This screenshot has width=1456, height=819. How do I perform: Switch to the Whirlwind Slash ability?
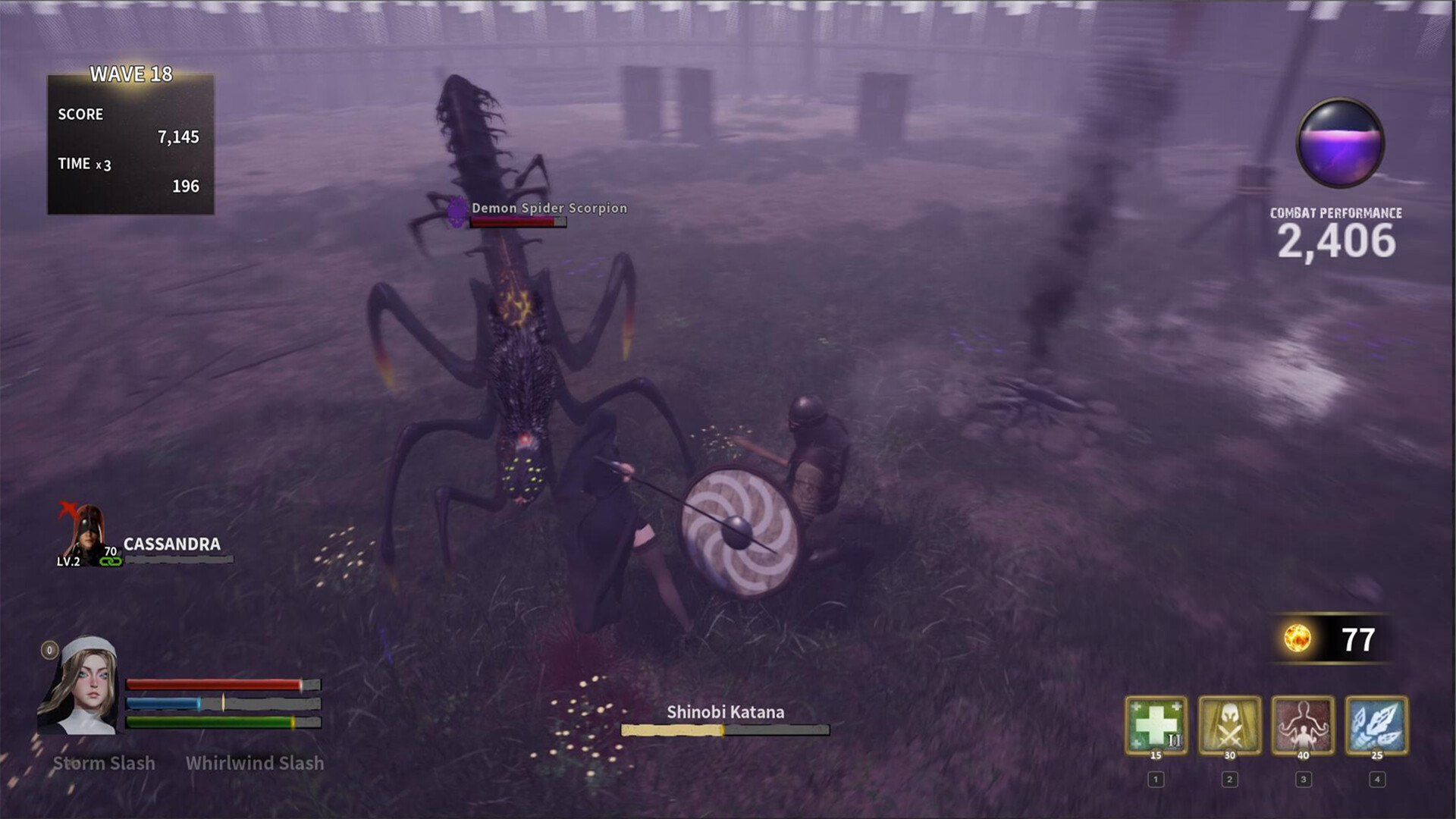(x=254, y=764)
